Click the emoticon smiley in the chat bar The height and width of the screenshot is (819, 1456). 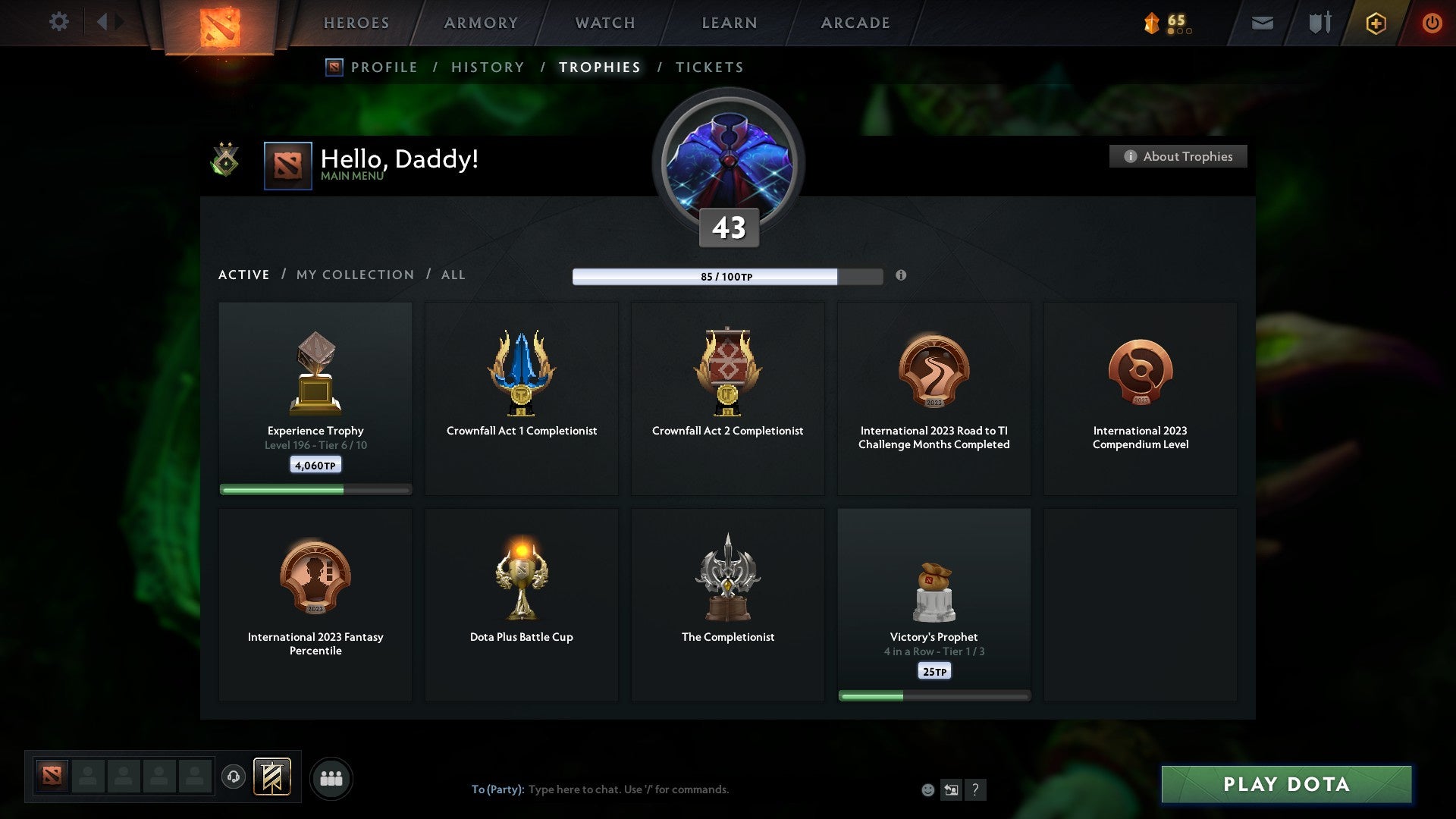click(x=927, y=789)
